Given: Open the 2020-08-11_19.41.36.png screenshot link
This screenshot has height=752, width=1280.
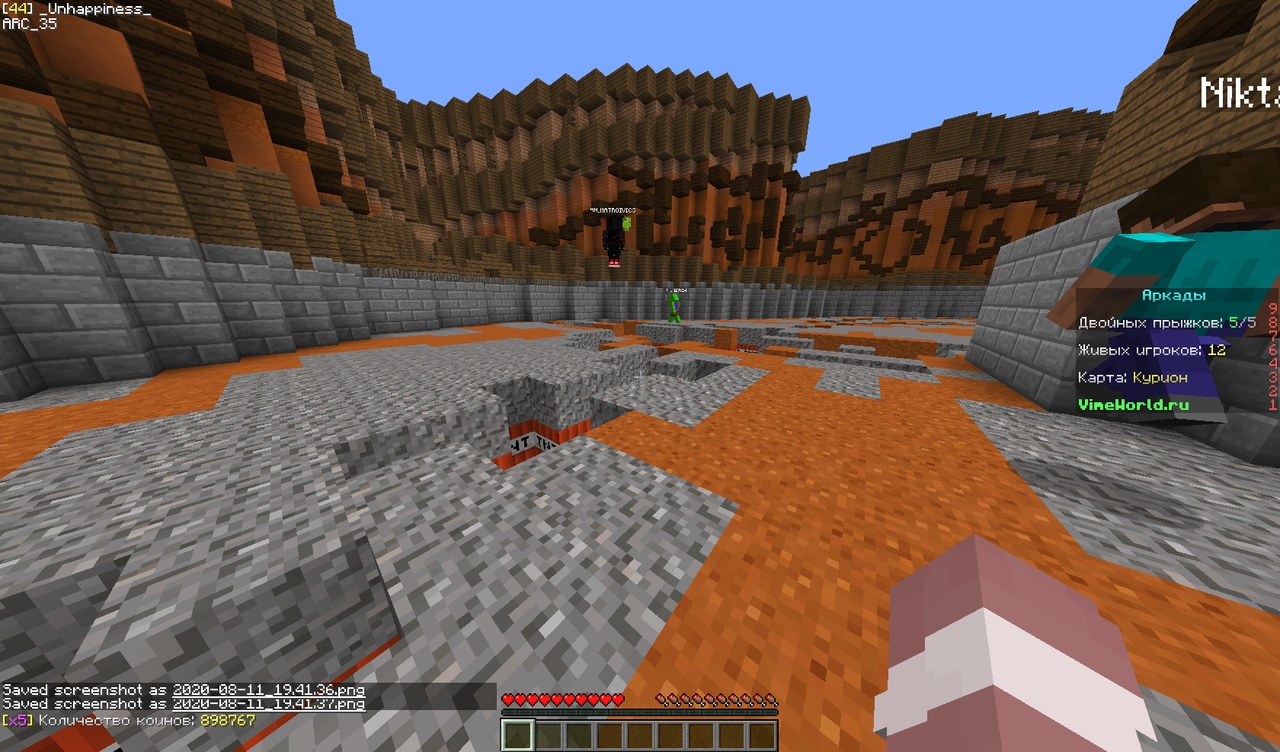Looking at the screenshot, I should tap(268, 690).
